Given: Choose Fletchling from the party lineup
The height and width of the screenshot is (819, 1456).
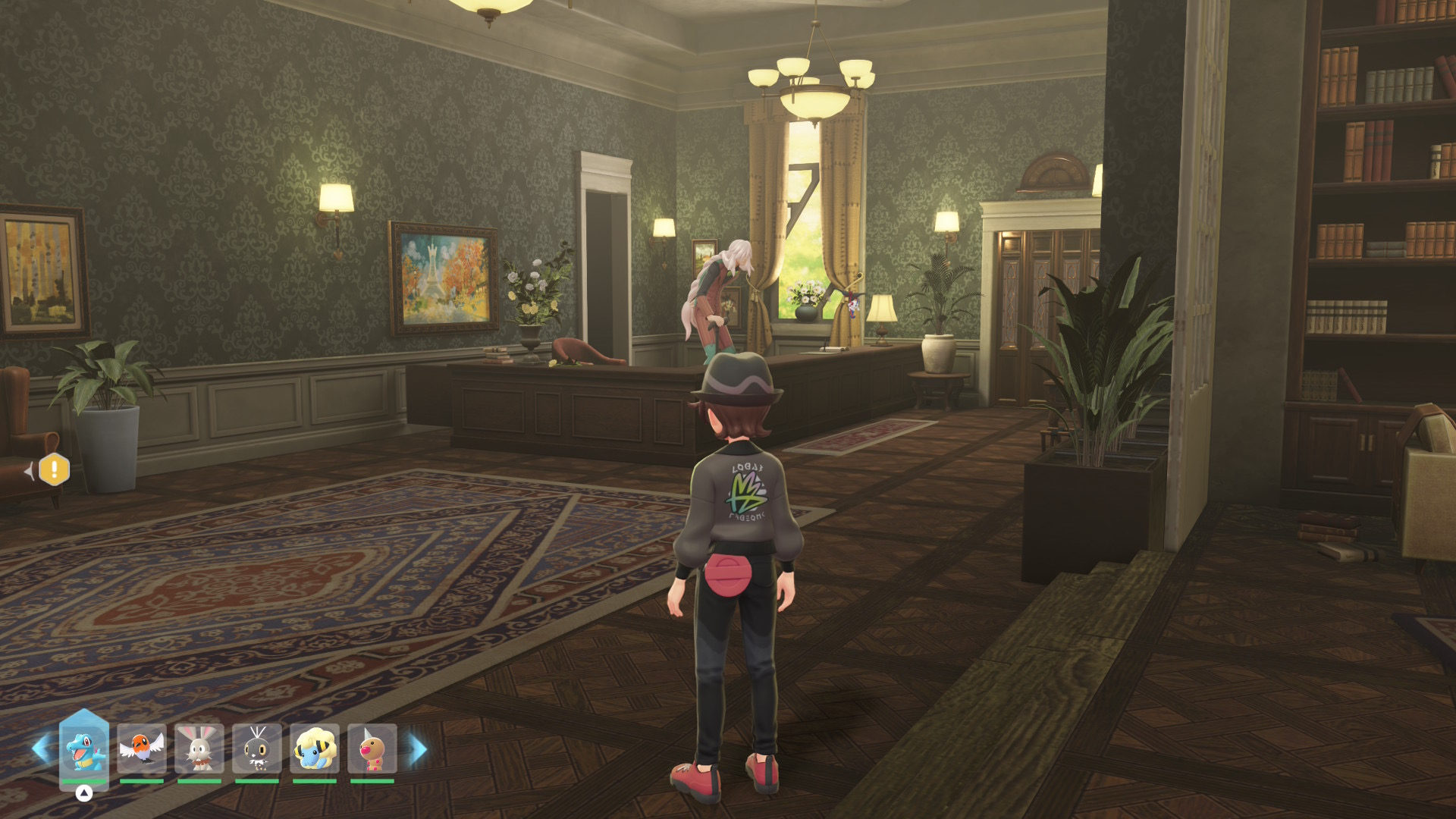Looking at the screenshot, I should 142,748.
